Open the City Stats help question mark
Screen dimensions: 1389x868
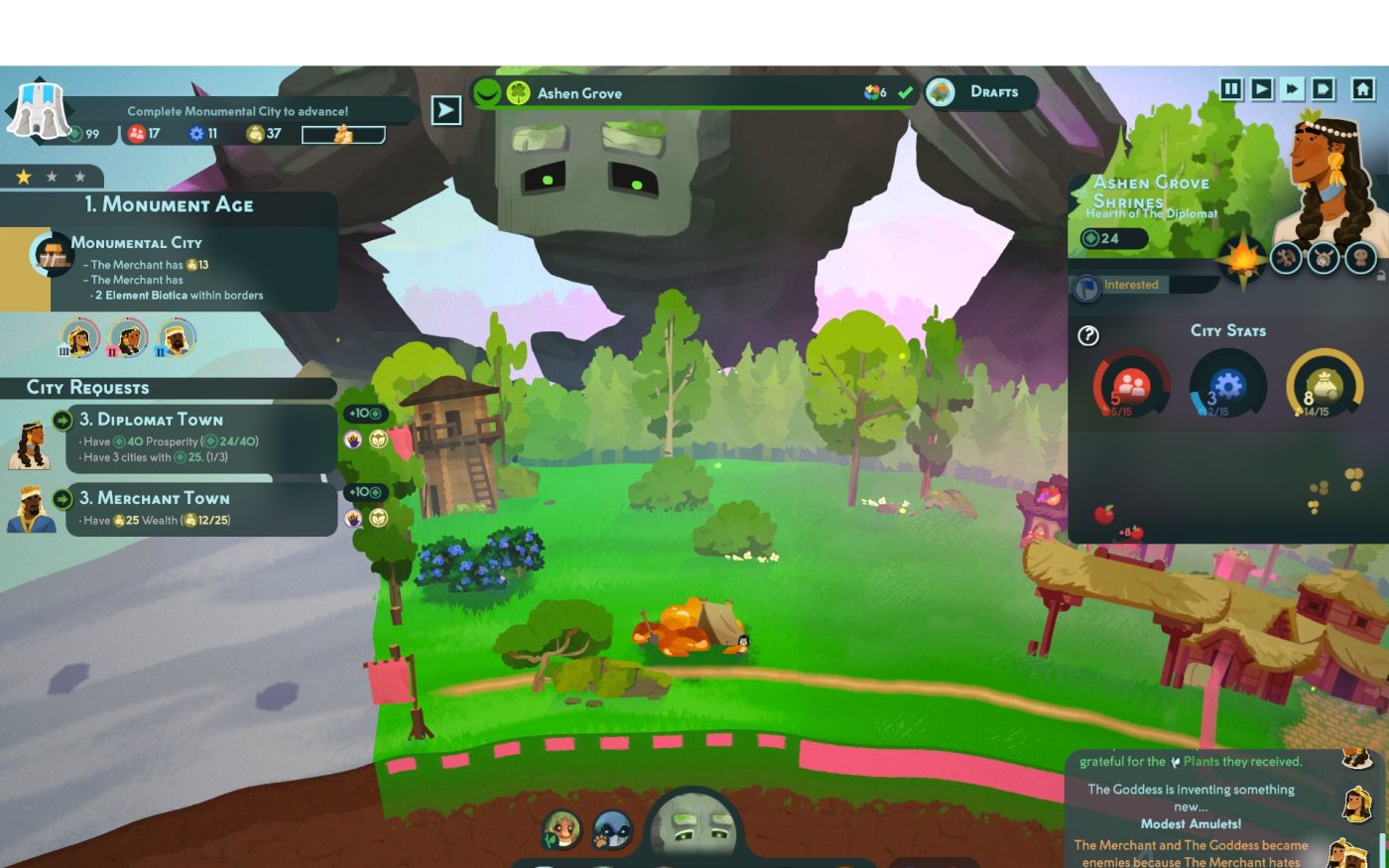pyautogui.click(x=1088, y=335)
